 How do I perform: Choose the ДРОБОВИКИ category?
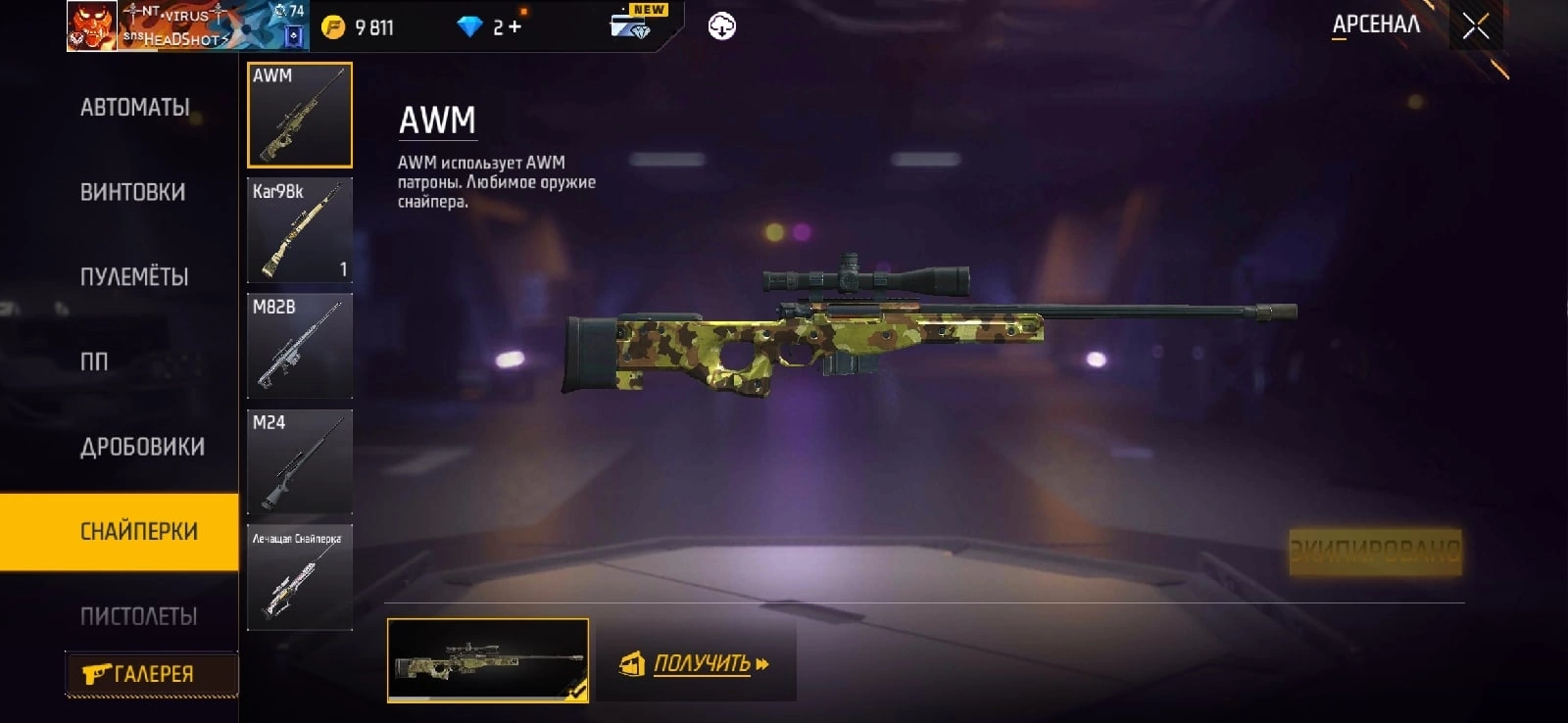pyautogui.click(x=142, y=447)
